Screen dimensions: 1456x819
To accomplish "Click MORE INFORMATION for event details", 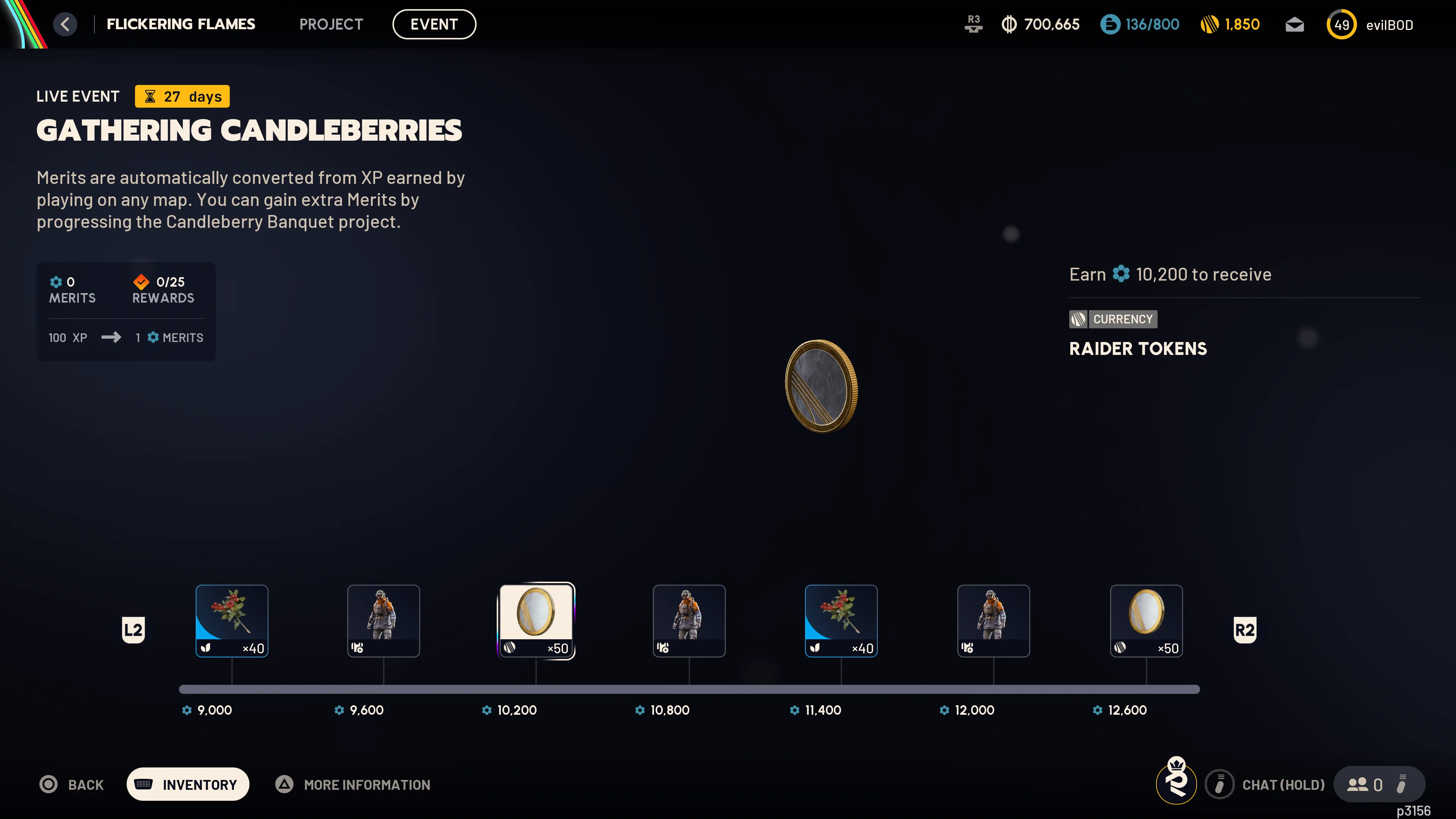I will pos(366,784).
